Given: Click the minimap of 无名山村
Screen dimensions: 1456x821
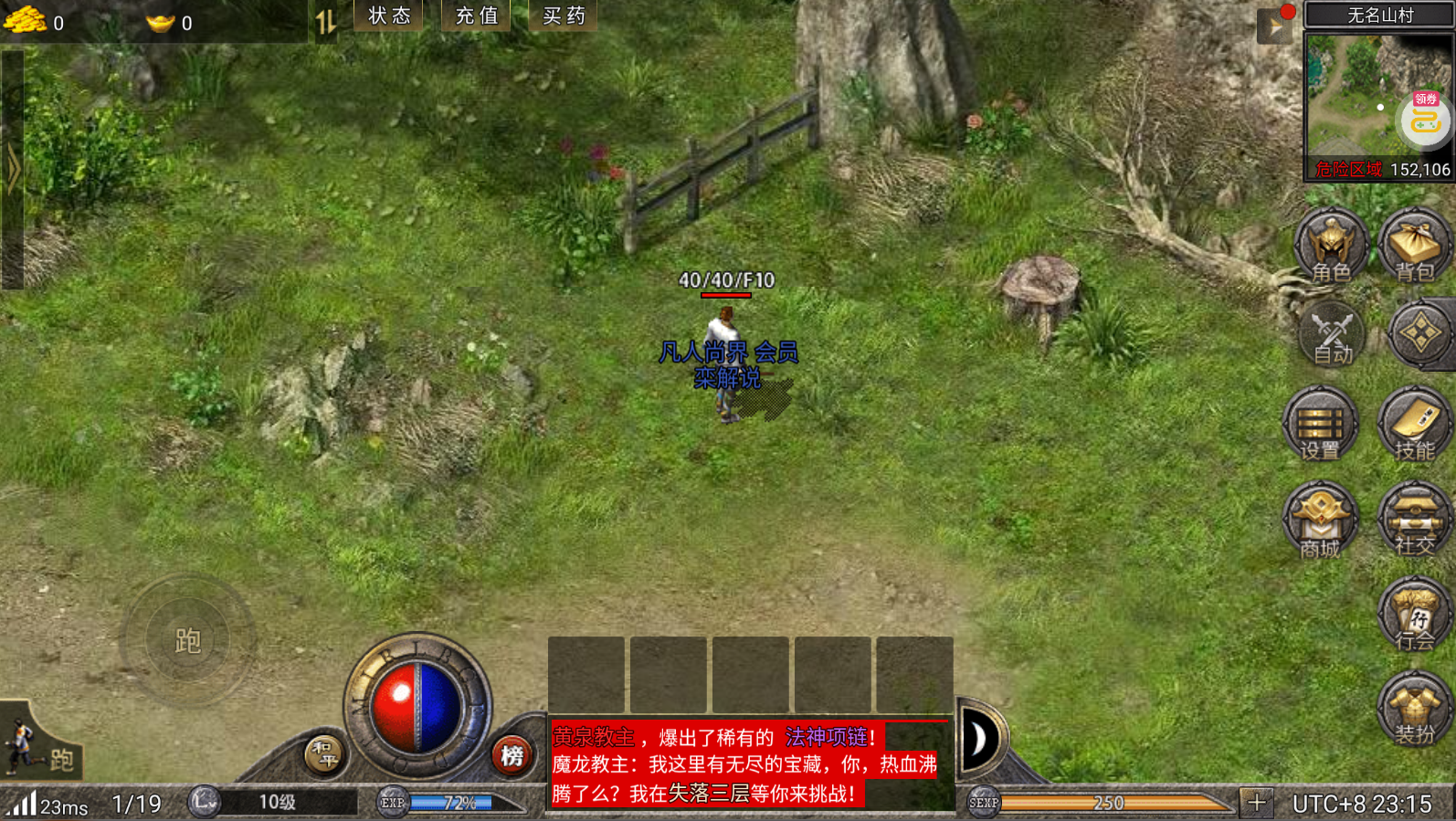Looking at the screenshot, I should [1352, 96].
